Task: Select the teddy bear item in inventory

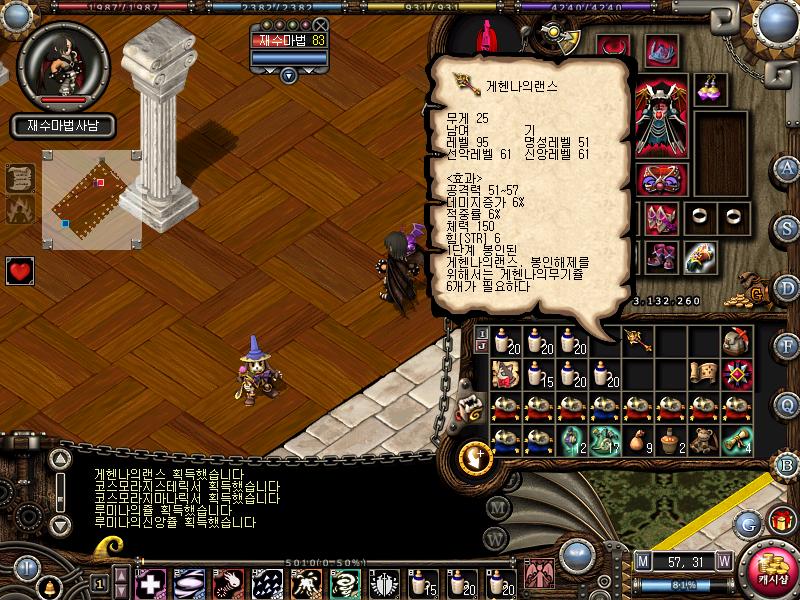Action: click(504, 373)
